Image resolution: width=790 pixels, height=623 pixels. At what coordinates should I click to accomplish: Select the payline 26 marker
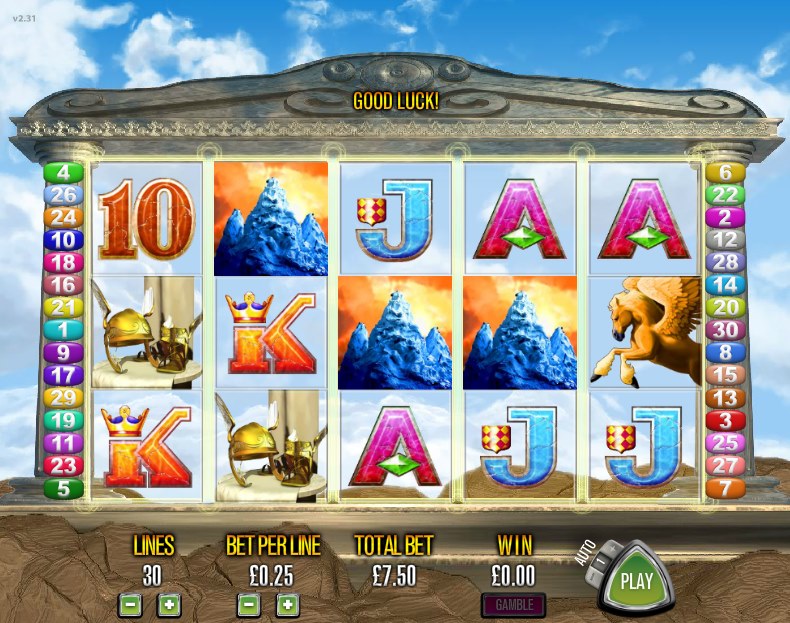(63, 194)
